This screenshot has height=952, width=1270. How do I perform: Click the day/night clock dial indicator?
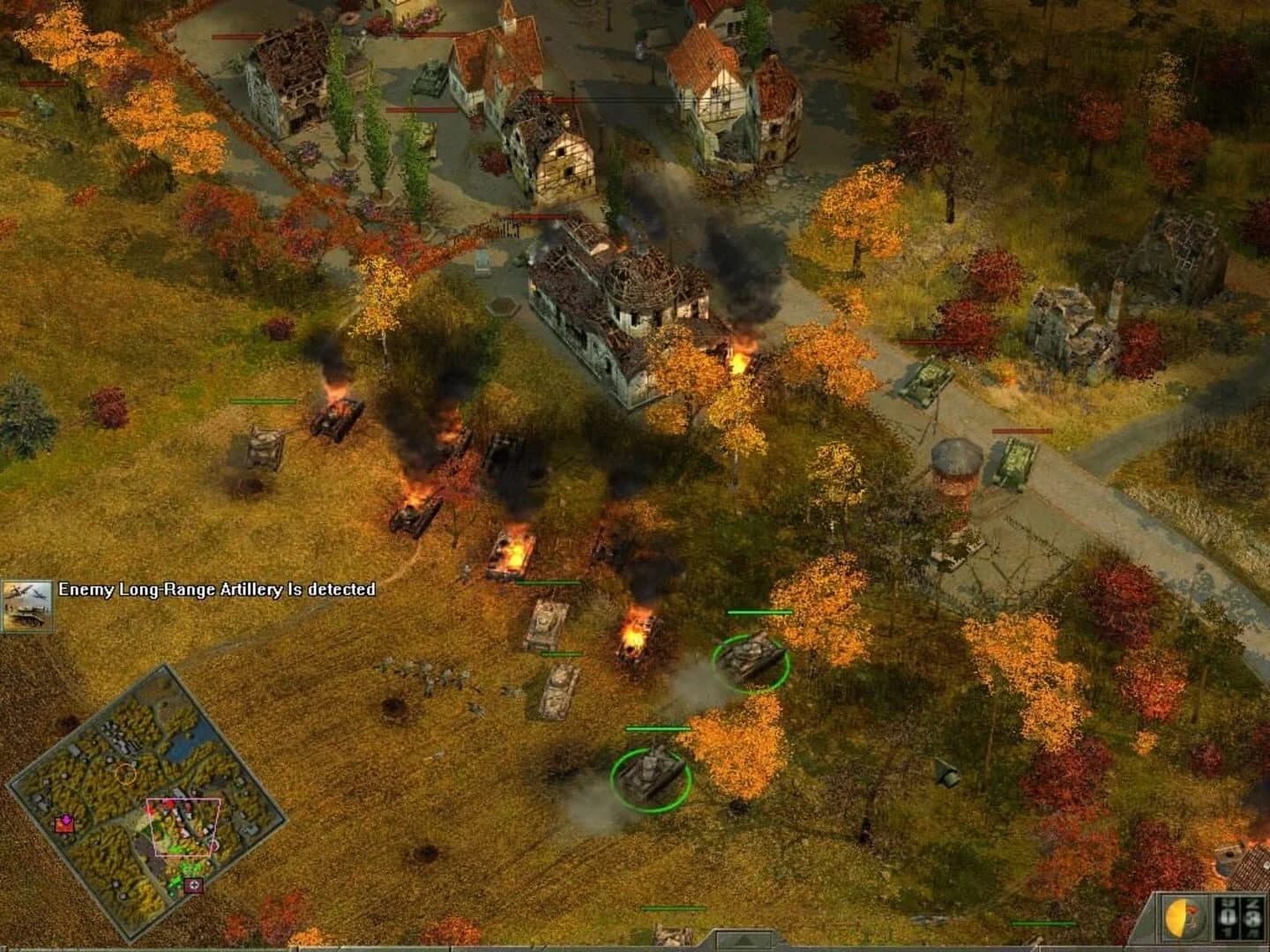click(x=1183, y=916)
